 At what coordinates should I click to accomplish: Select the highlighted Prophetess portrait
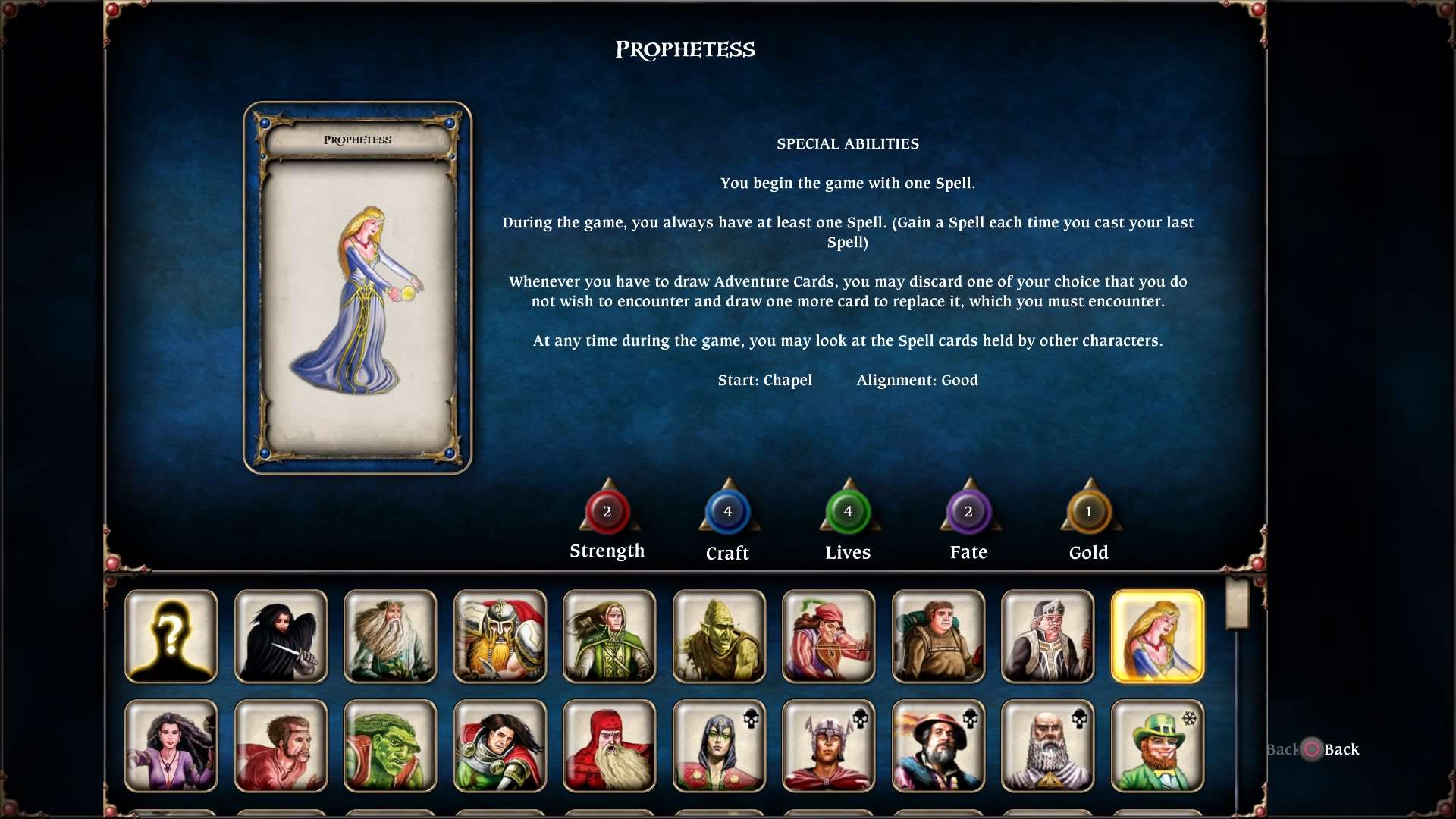1156,636
